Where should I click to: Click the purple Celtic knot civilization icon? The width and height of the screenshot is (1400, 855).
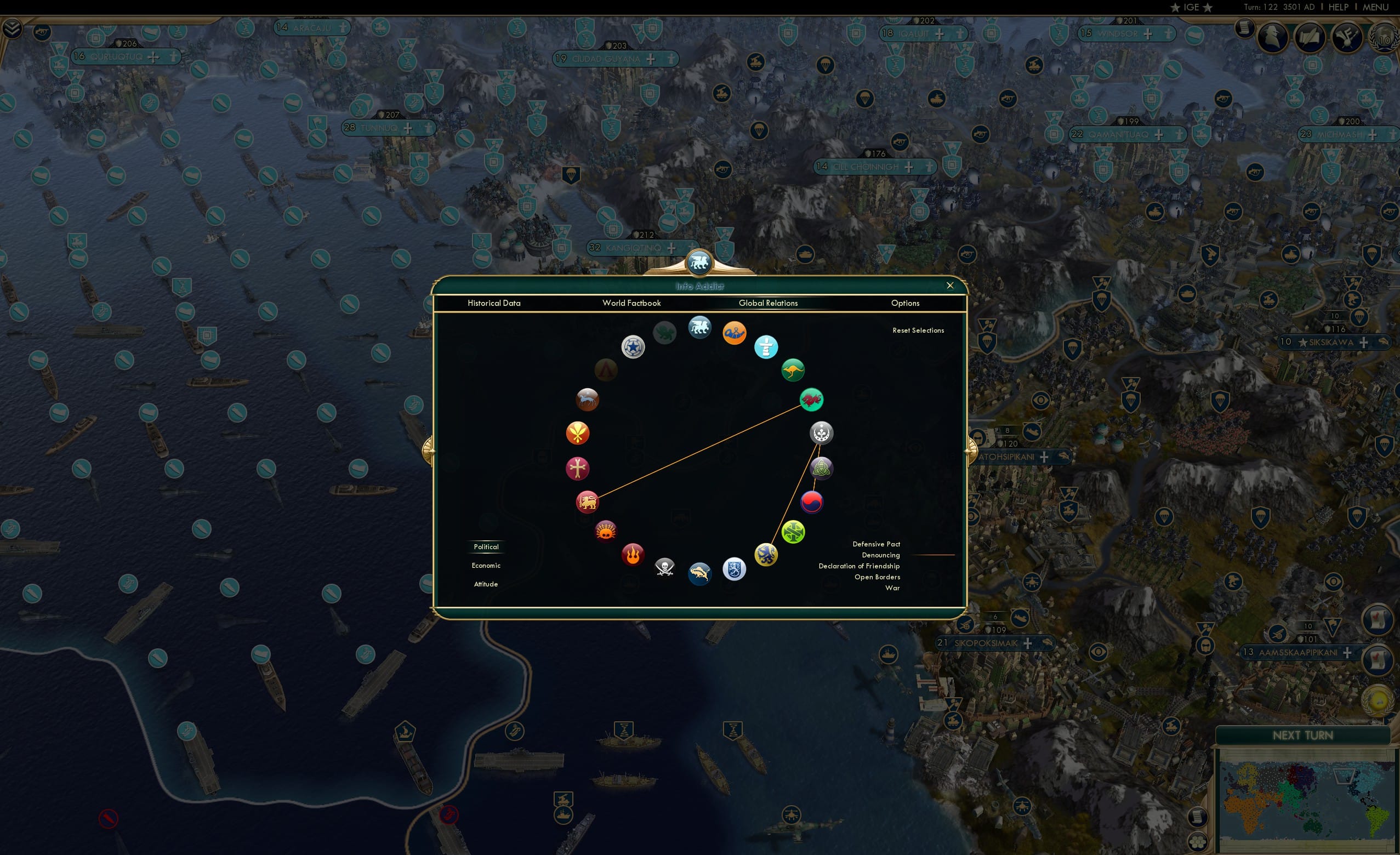(821, 468)
